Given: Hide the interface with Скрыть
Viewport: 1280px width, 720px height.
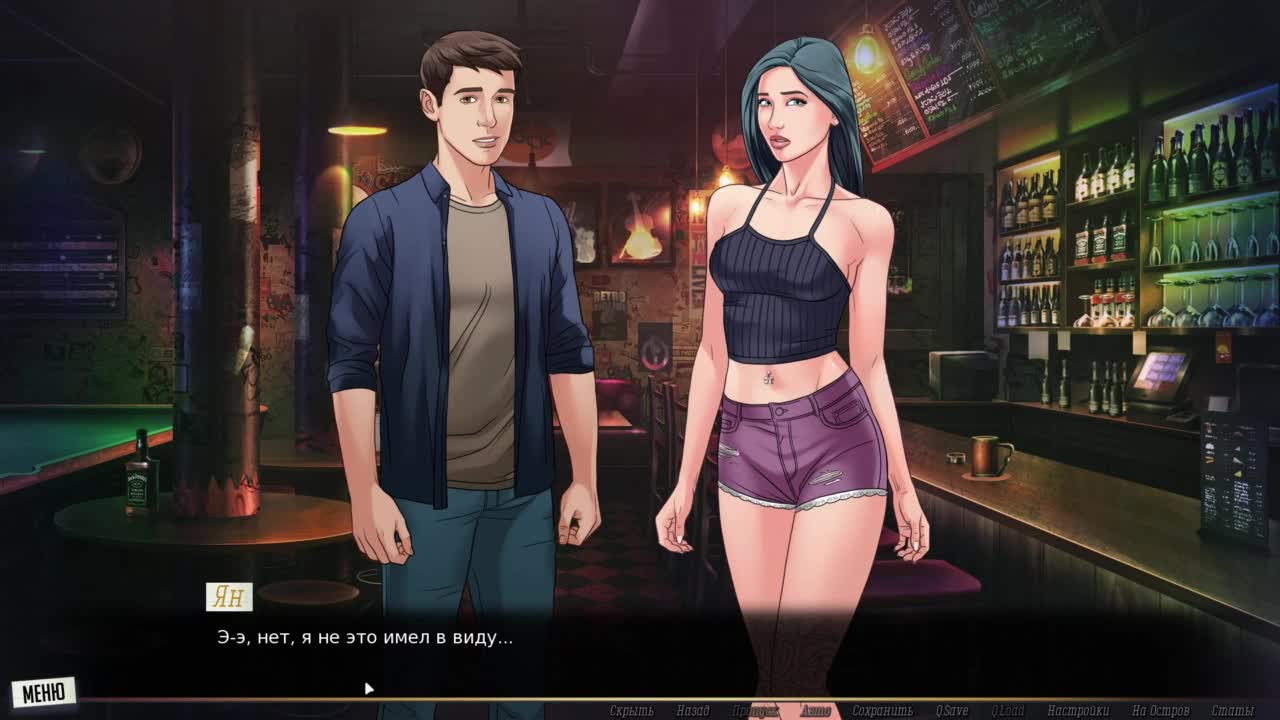Looking at the screenshot, I should [631, 711].
